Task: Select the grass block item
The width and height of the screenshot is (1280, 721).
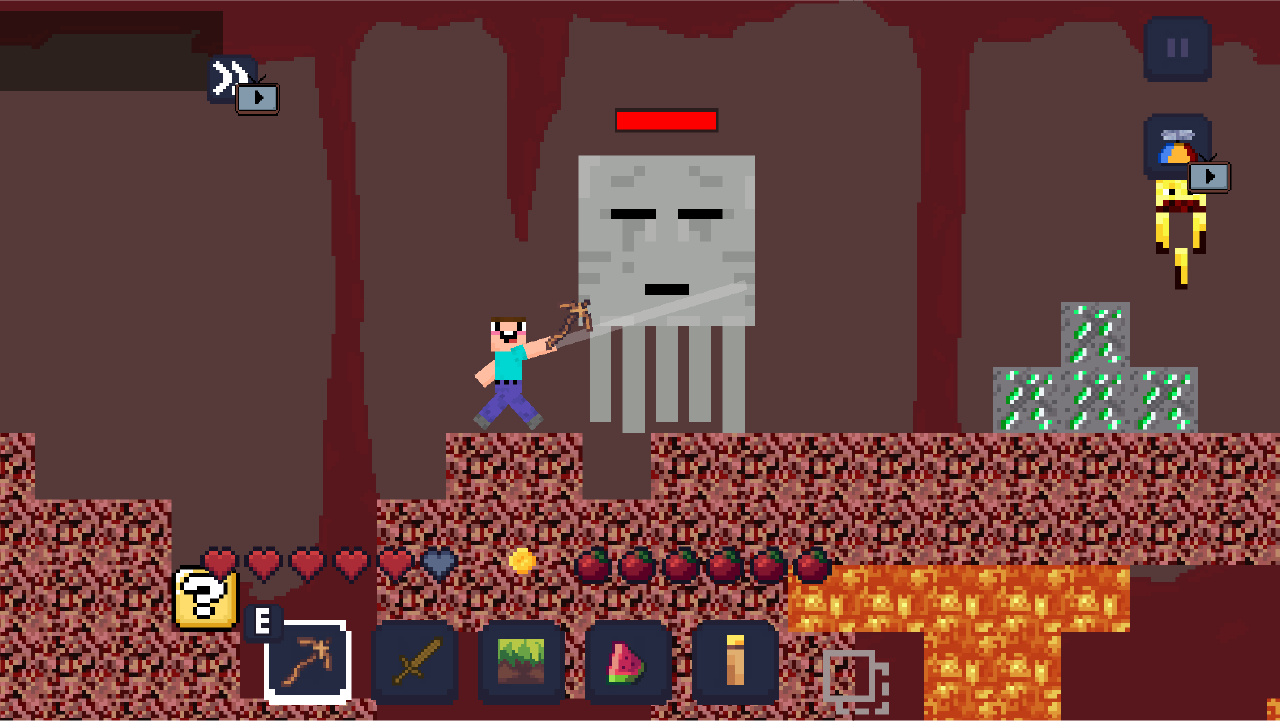Action: click(521, 660)
